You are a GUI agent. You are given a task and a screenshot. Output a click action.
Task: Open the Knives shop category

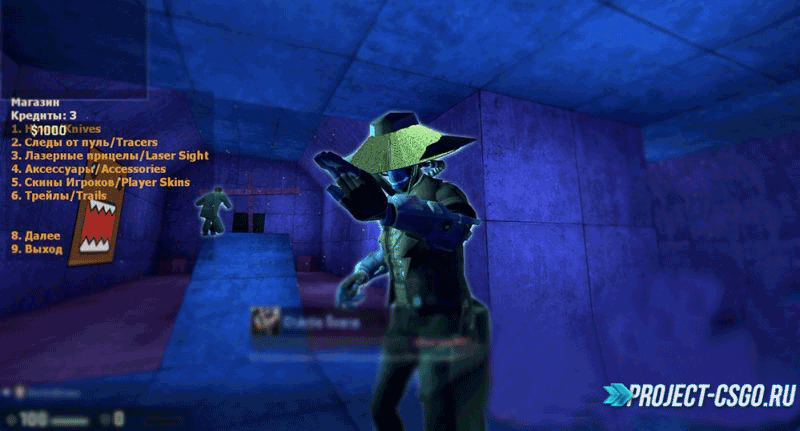click(60, 129)
